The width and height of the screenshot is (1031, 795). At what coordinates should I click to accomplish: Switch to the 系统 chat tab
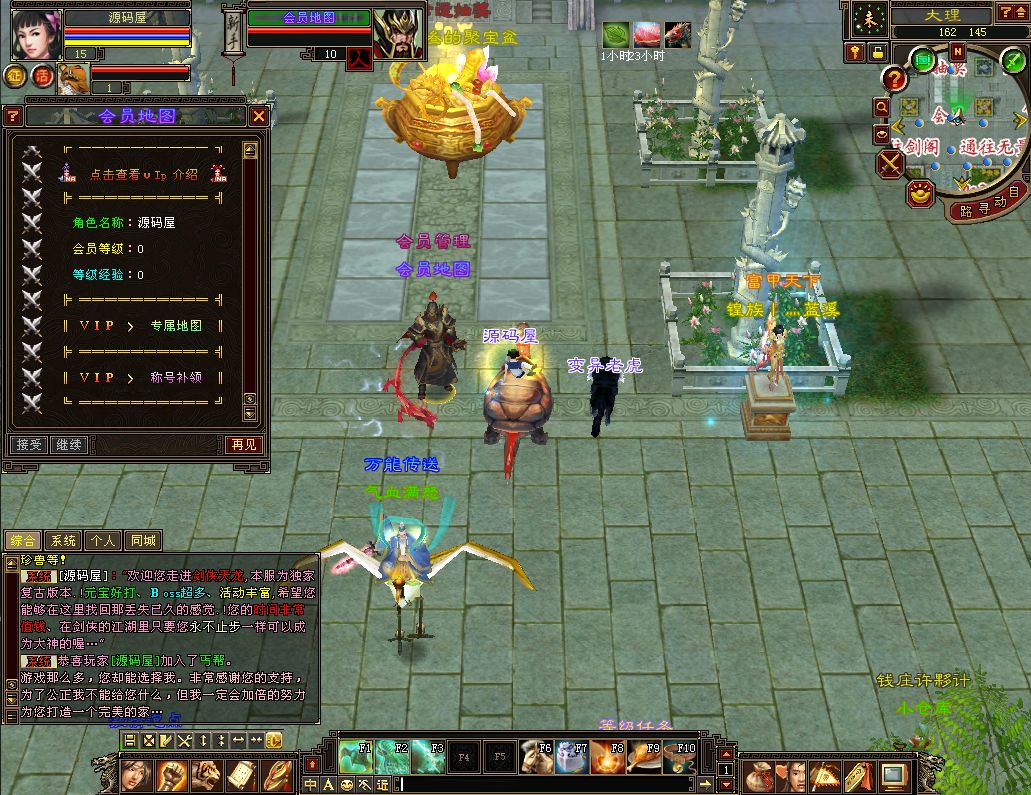pyautogui.click(x=63, y=541)
